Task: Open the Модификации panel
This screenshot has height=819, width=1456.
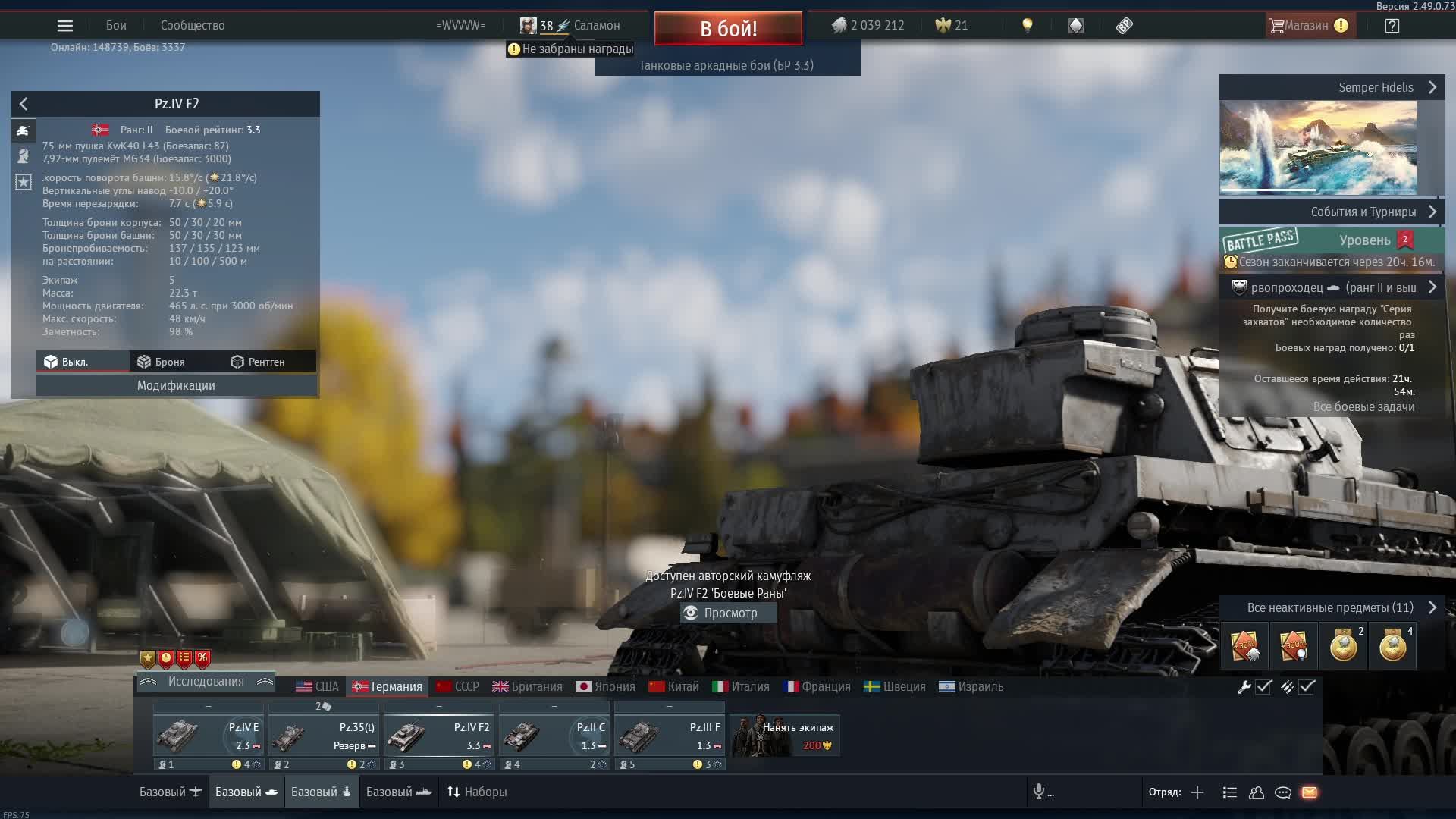Action: click(x=176, y=385)
